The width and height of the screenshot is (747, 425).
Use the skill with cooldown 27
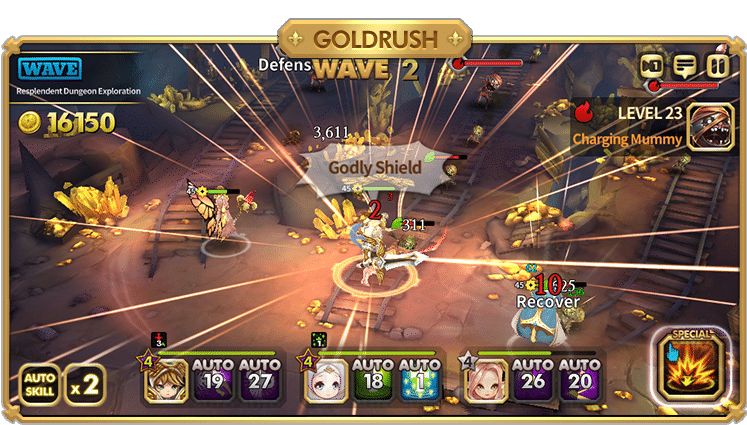click(x=258, y=378)
